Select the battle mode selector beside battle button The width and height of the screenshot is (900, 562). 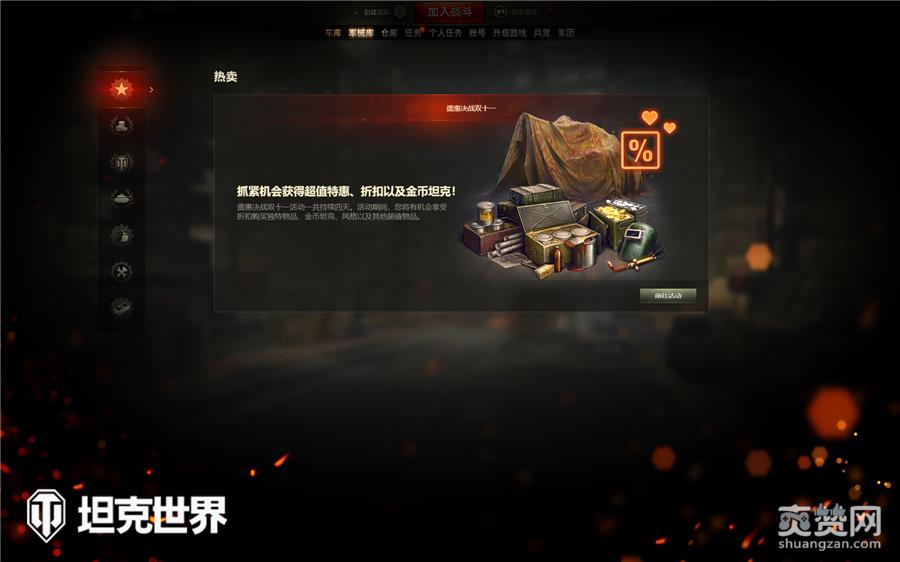pyautogui.click(x=518, y=12)
